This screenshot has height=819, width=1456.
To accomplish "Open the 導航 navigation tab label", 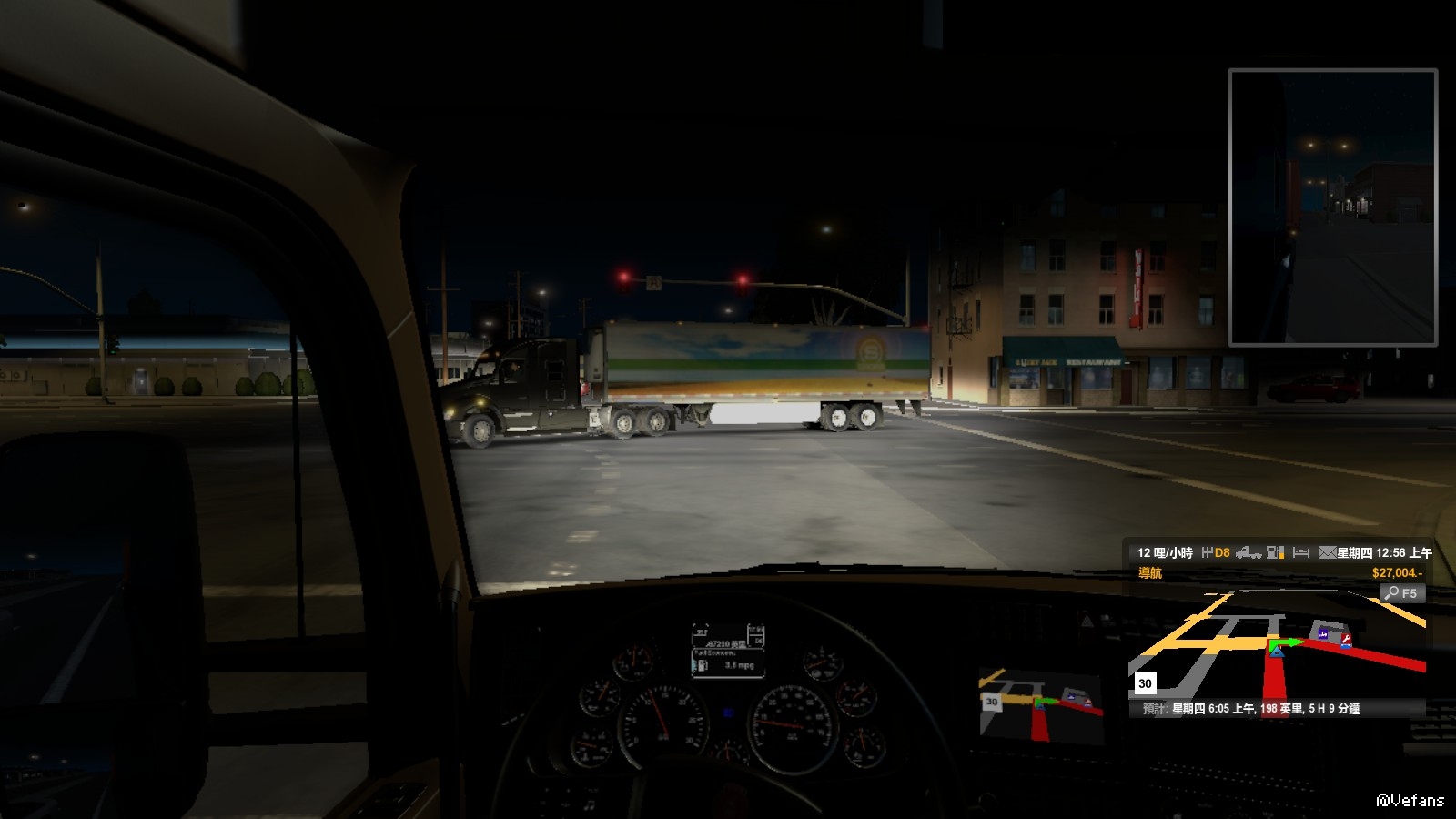I will 1150,573.
